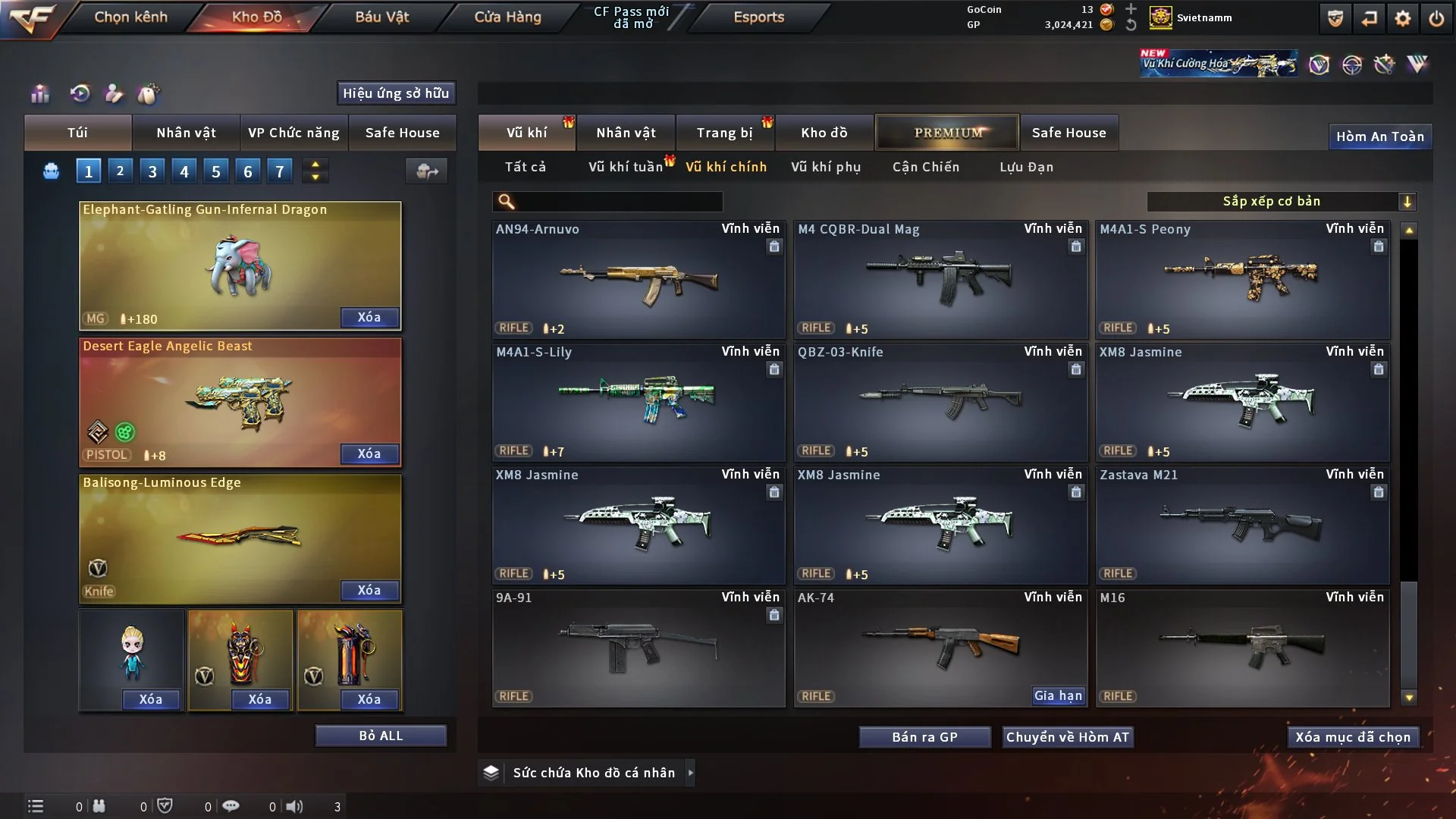This screenshot has height=819, width=1456.
Task: Open the Báu Vật menu
Action: point(381,17)
